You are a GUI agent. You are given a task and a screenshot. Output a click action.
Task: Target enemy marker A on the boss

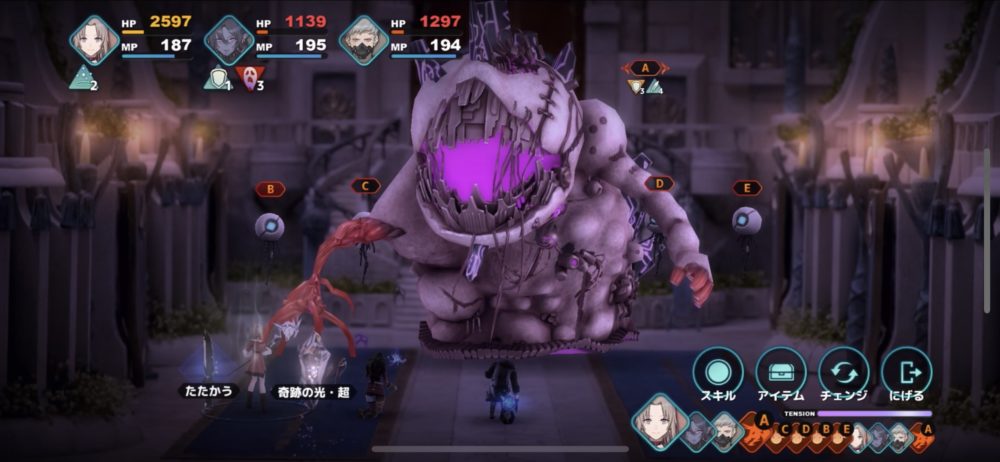click(646, 68)
